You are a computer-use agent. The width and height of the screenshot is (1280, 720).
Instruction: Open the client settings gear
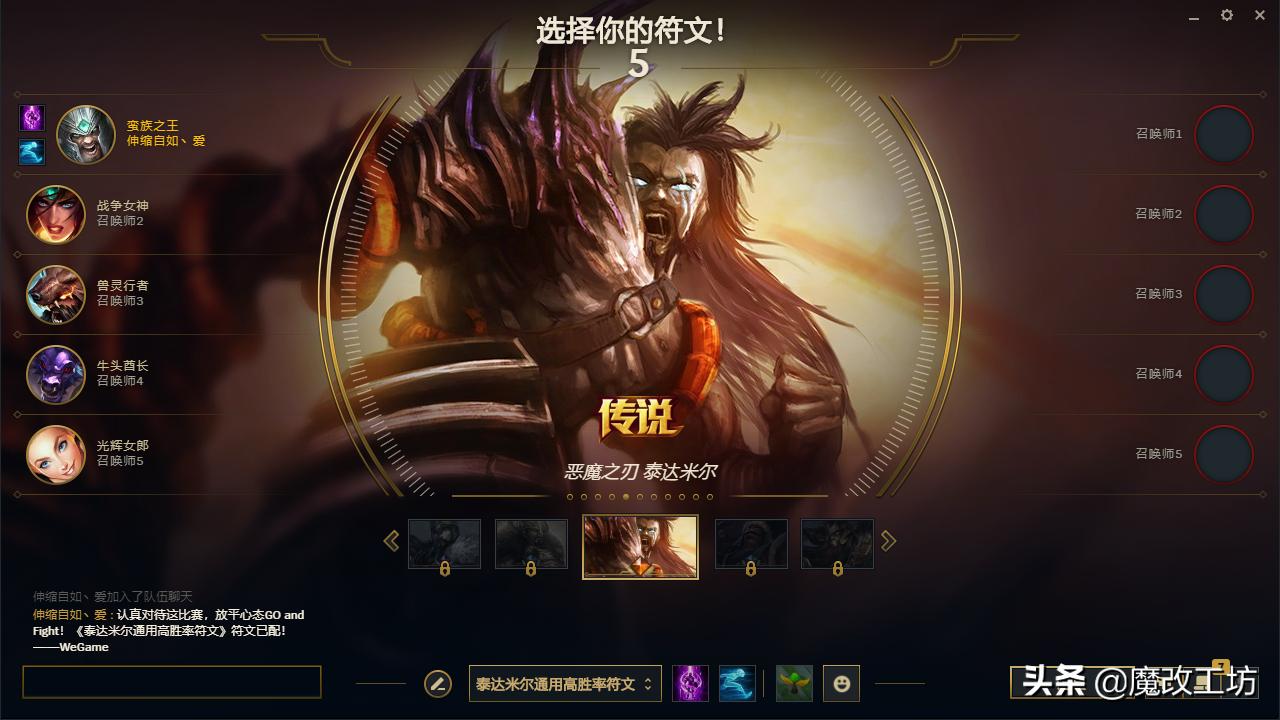(1226, 15)
